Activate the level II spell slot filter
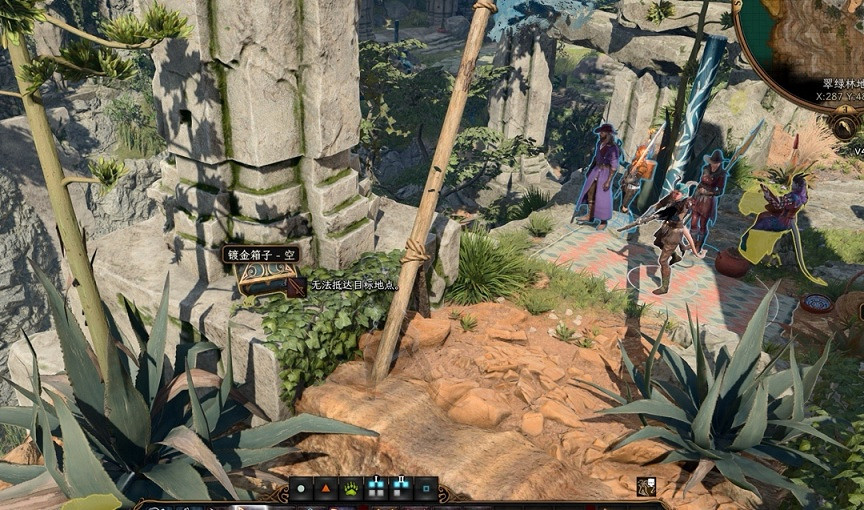The image size is (864, 510). (401, 490)
